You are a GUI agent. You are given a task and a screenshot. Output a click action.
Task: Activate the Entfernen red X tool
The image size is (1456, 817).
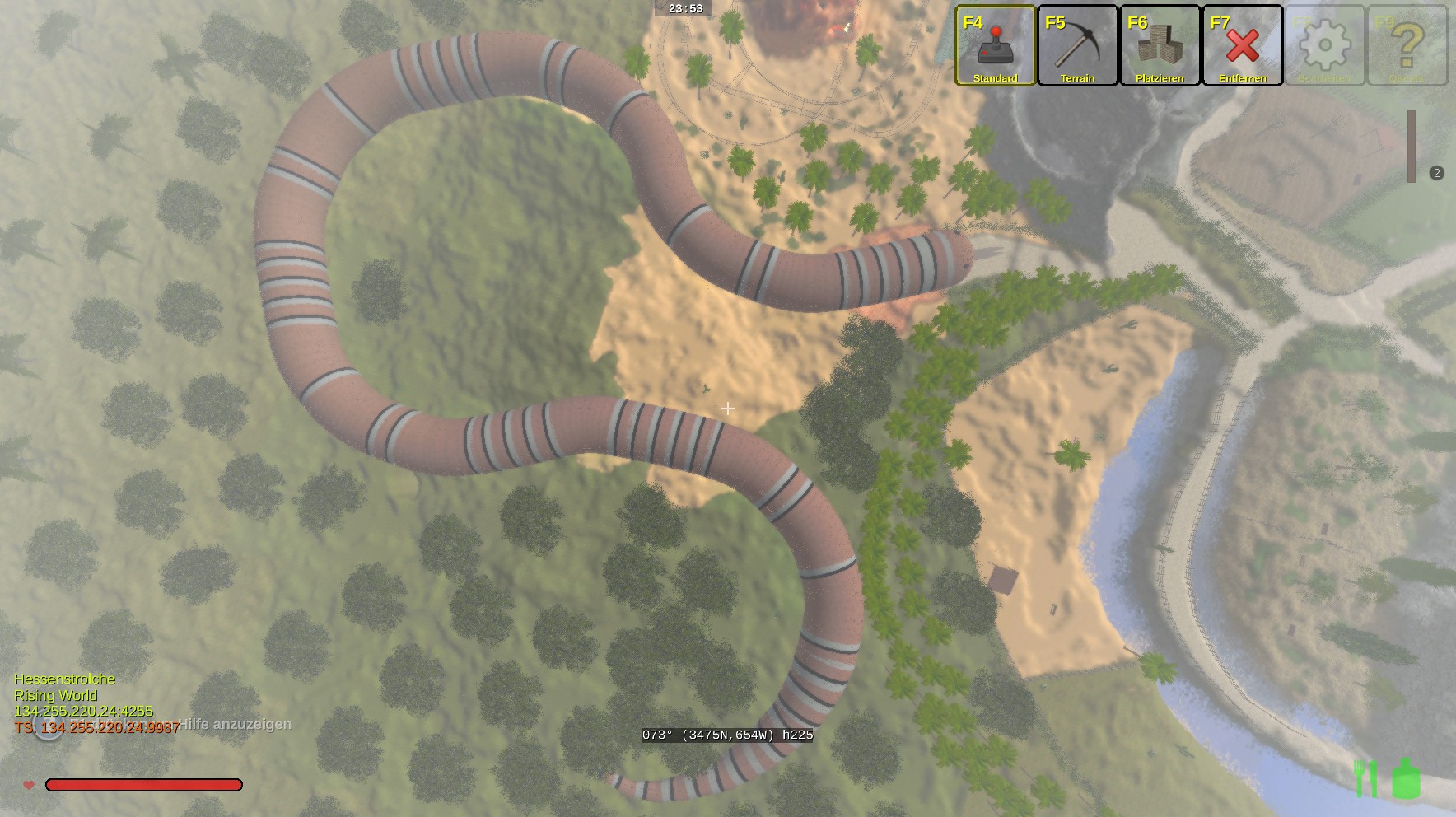point(1242,46)
